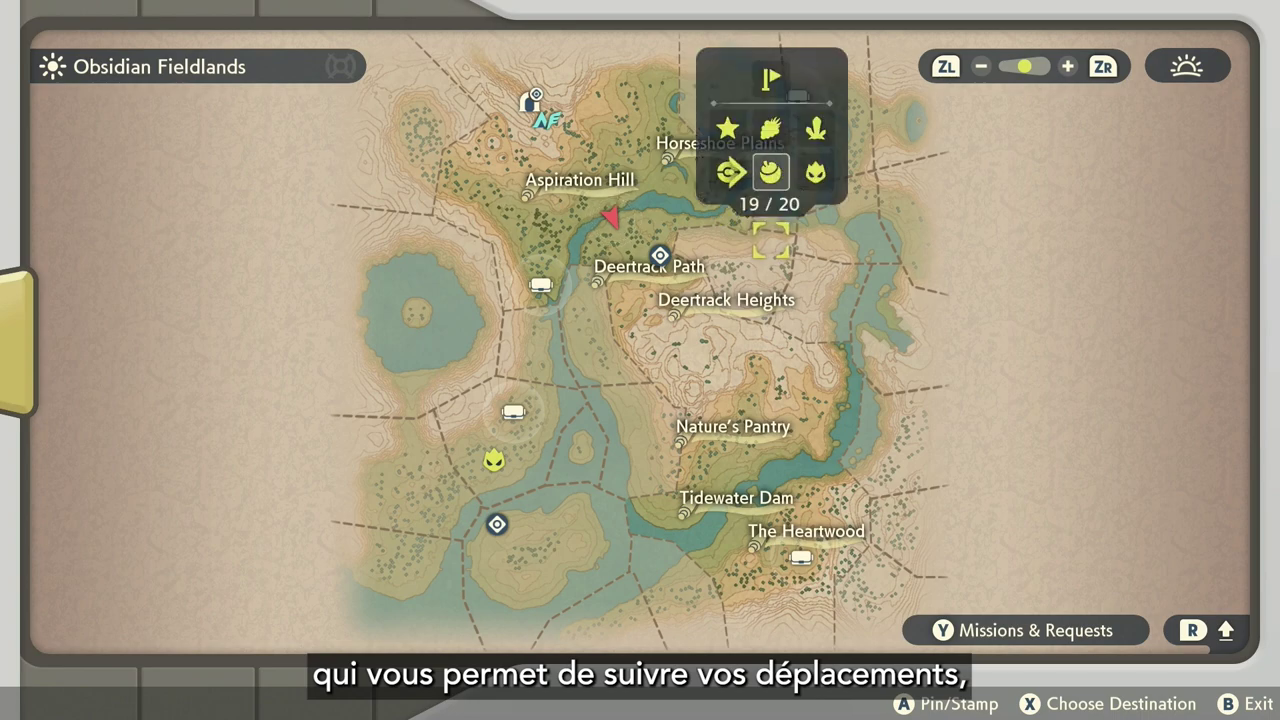Select the highlighted berry stamp
This screenshot has height=720, width=1280.
(770, 172)
